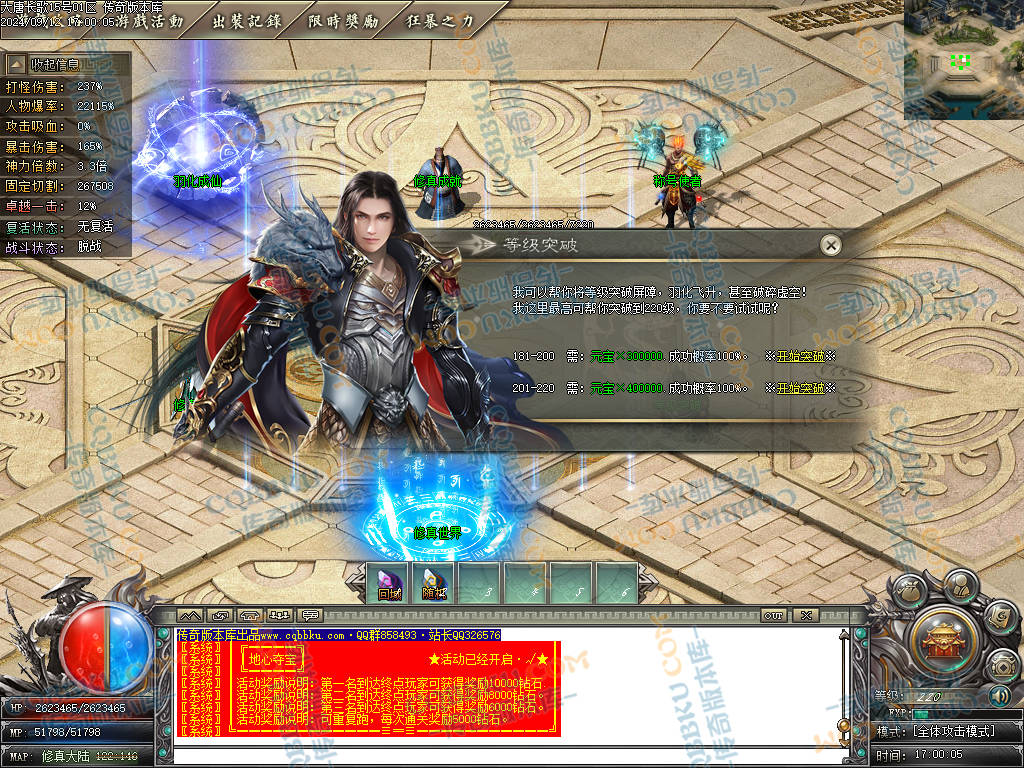Collapse the 收起信息 stats panel

click(x=65, y=65)
